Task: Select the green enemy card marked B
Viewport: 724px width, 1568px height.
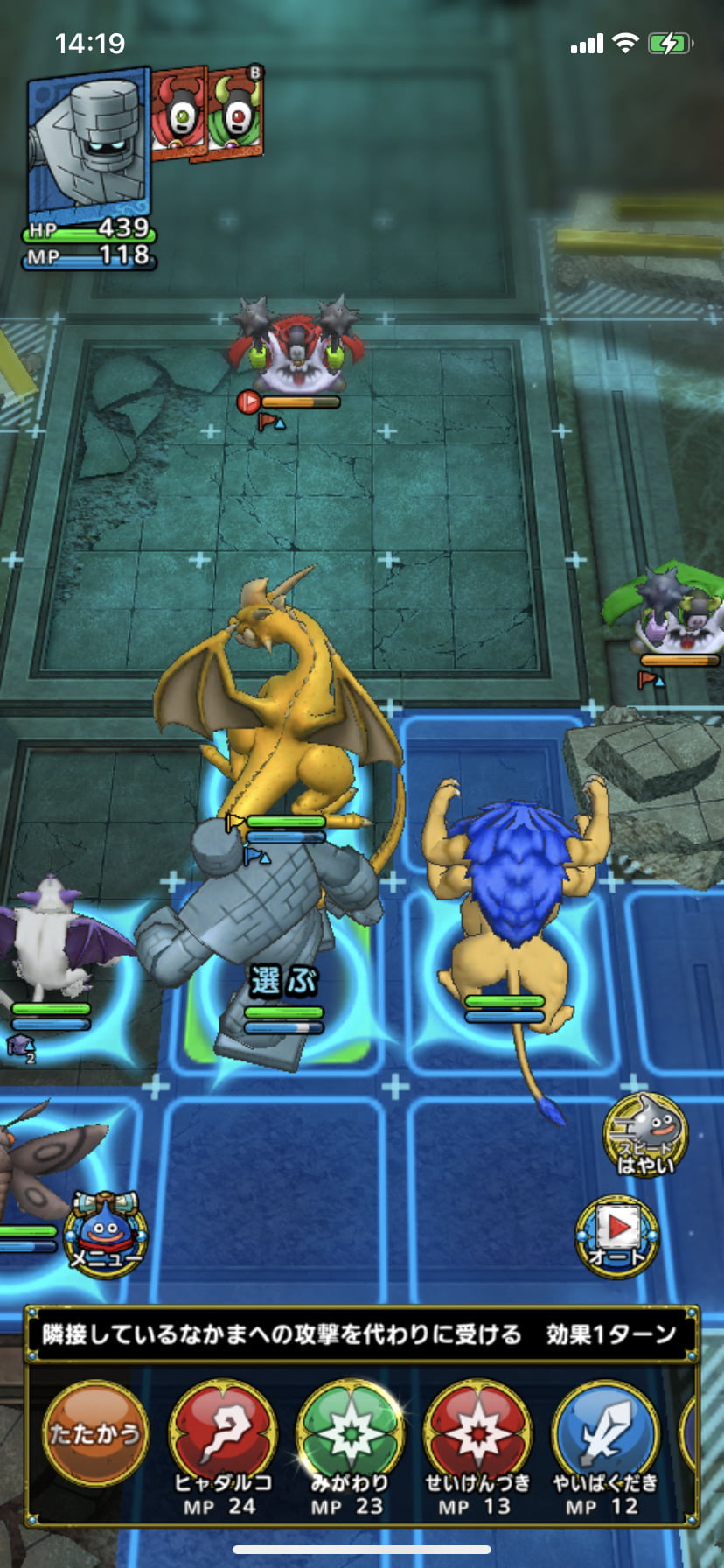Action: click(234, 112)
